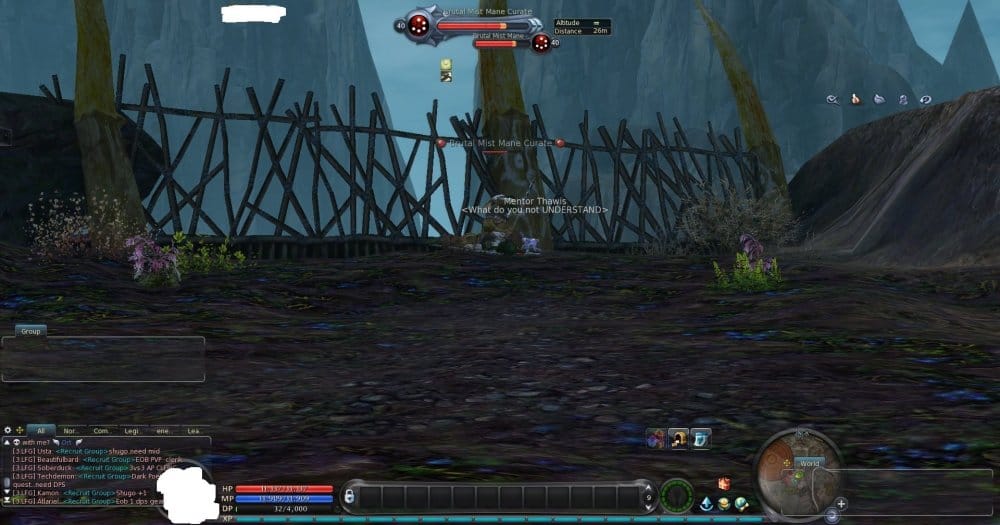Screen dimensions: 1000x525
Task: Click the plus button below the minimap
Action: point(841,503)
